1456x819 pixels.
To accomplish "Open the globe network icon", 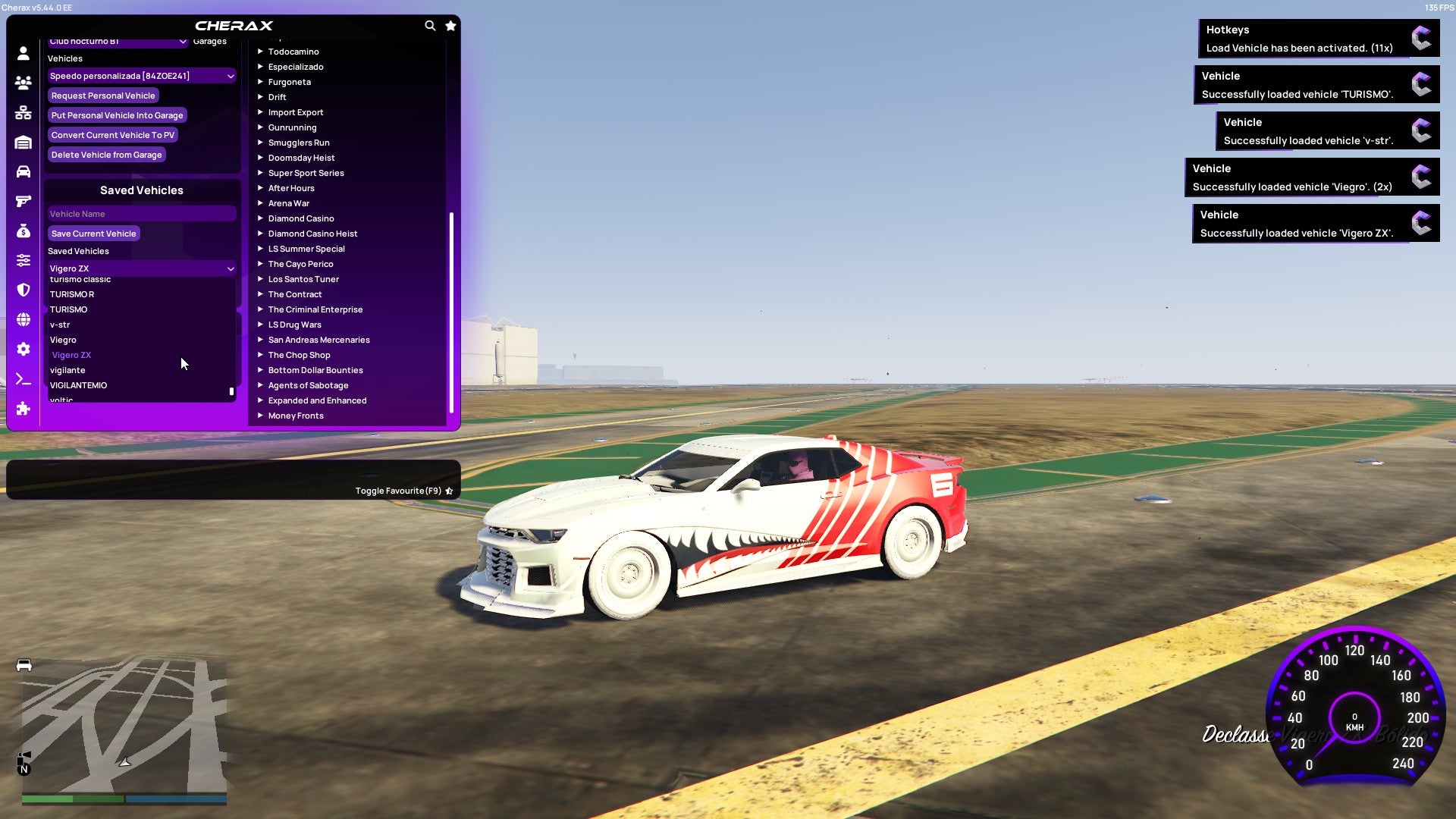I will pos(23,319).
